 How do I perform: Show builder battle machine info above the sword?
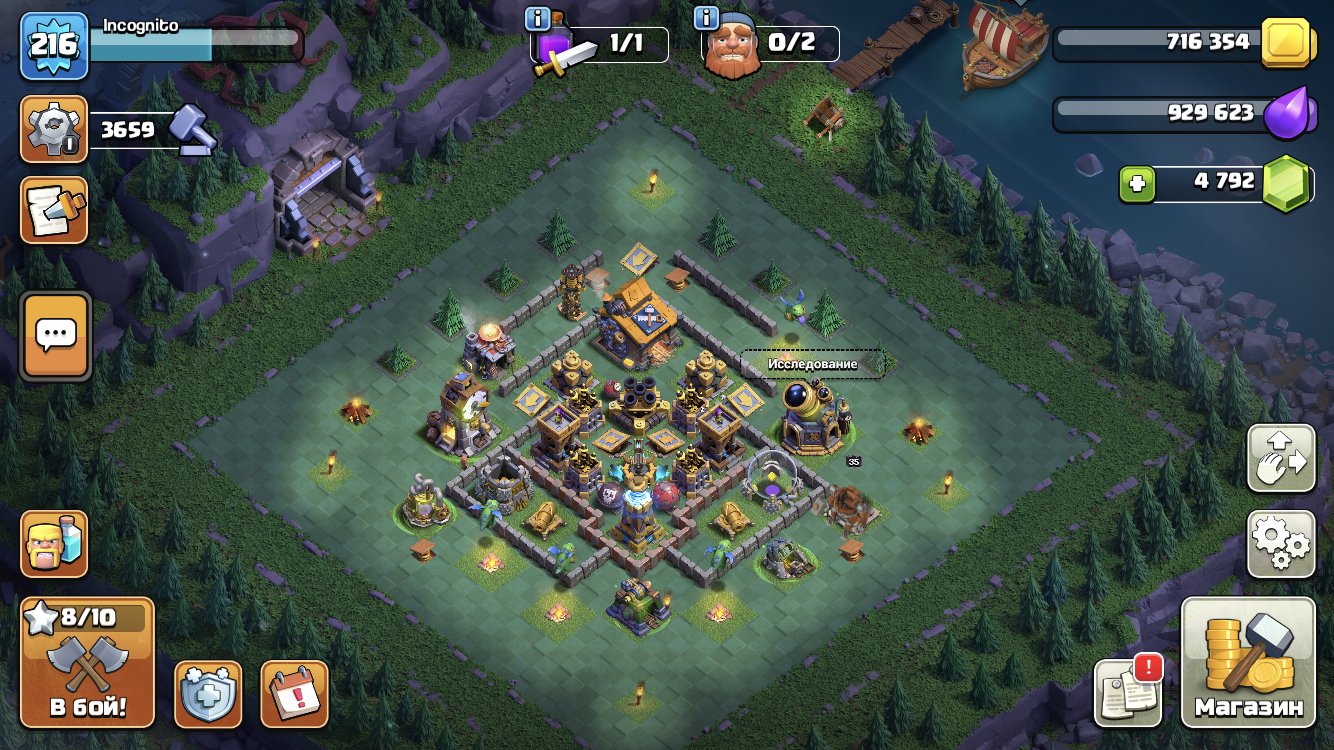tap(539, 19)
